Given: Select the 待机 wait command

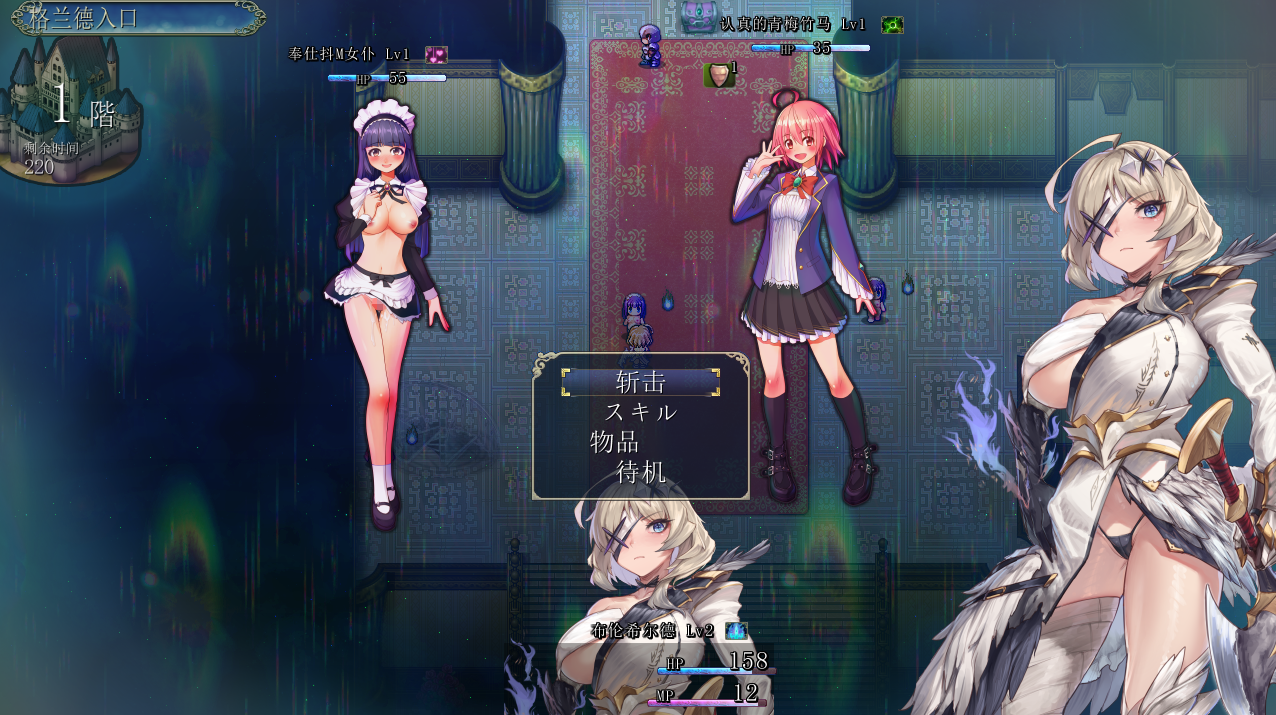Looking at the screenshot, I should point(641,472).
